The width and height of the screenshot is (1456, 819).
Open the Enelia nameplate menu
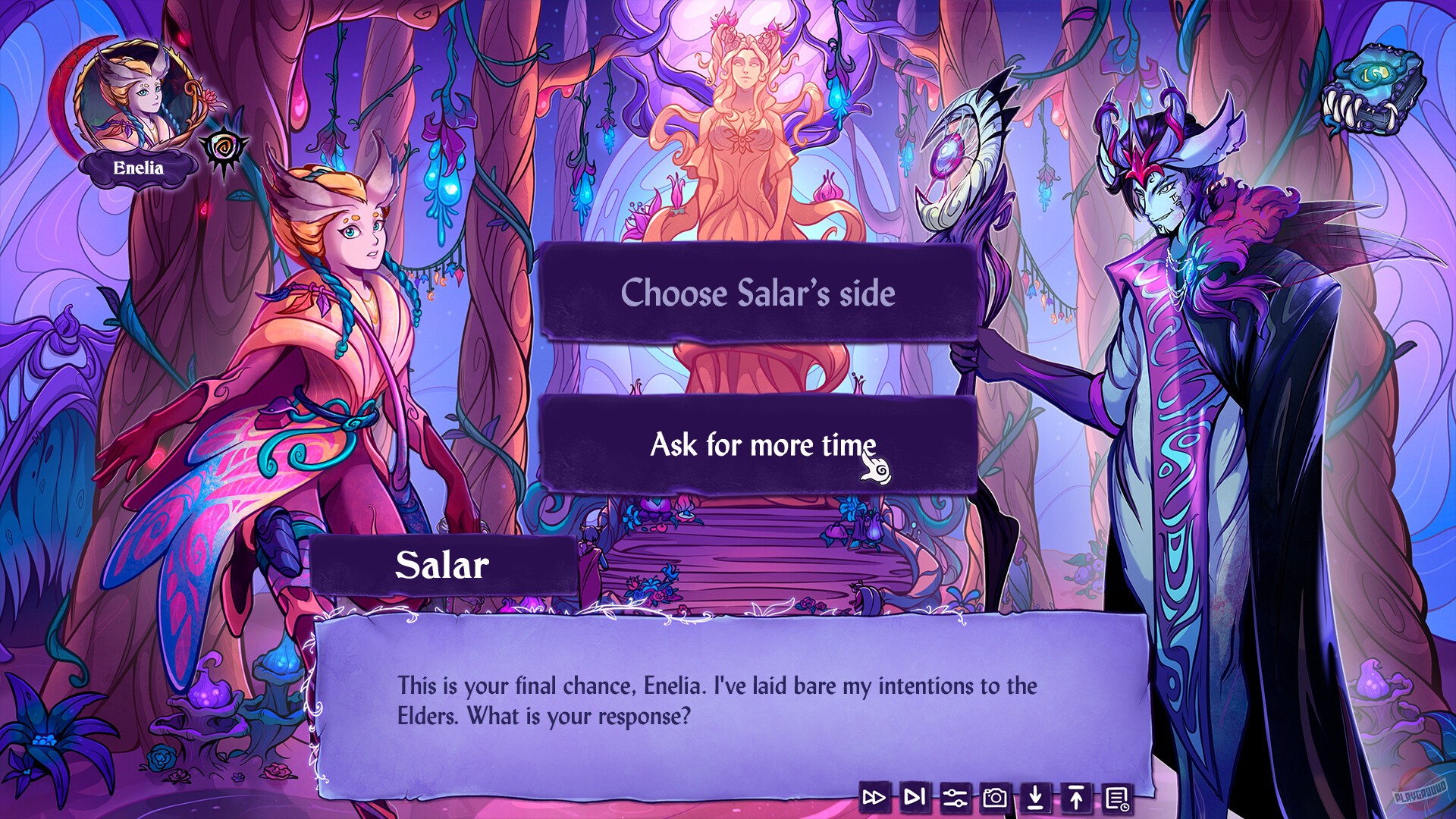[138, 168]
